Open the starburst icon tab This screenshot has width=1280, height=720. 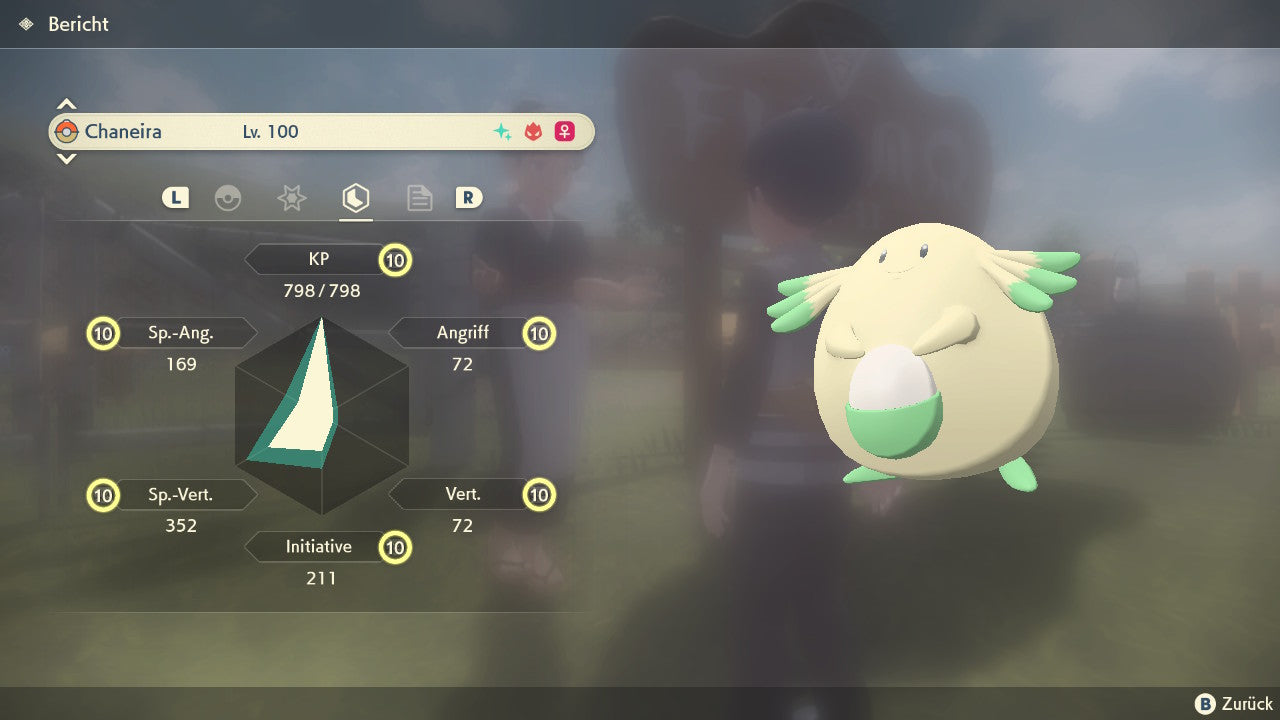tap(291, 198)
